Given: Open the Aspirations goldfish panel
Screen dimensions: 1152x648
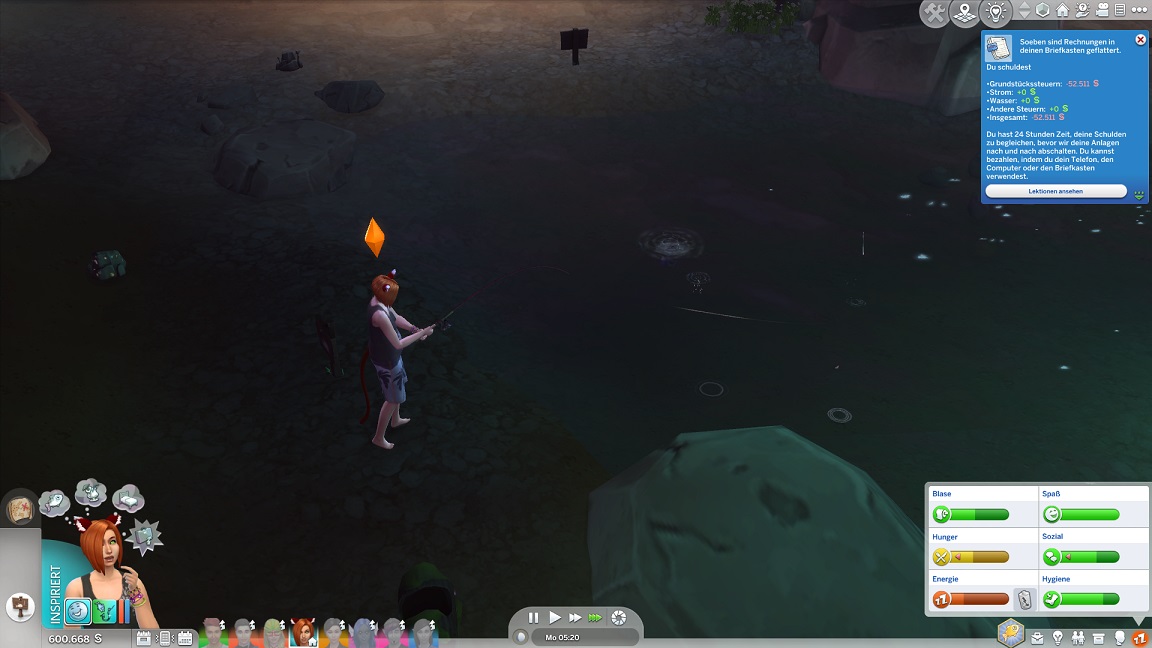Looking at the screenshot, I should 1011,633.
